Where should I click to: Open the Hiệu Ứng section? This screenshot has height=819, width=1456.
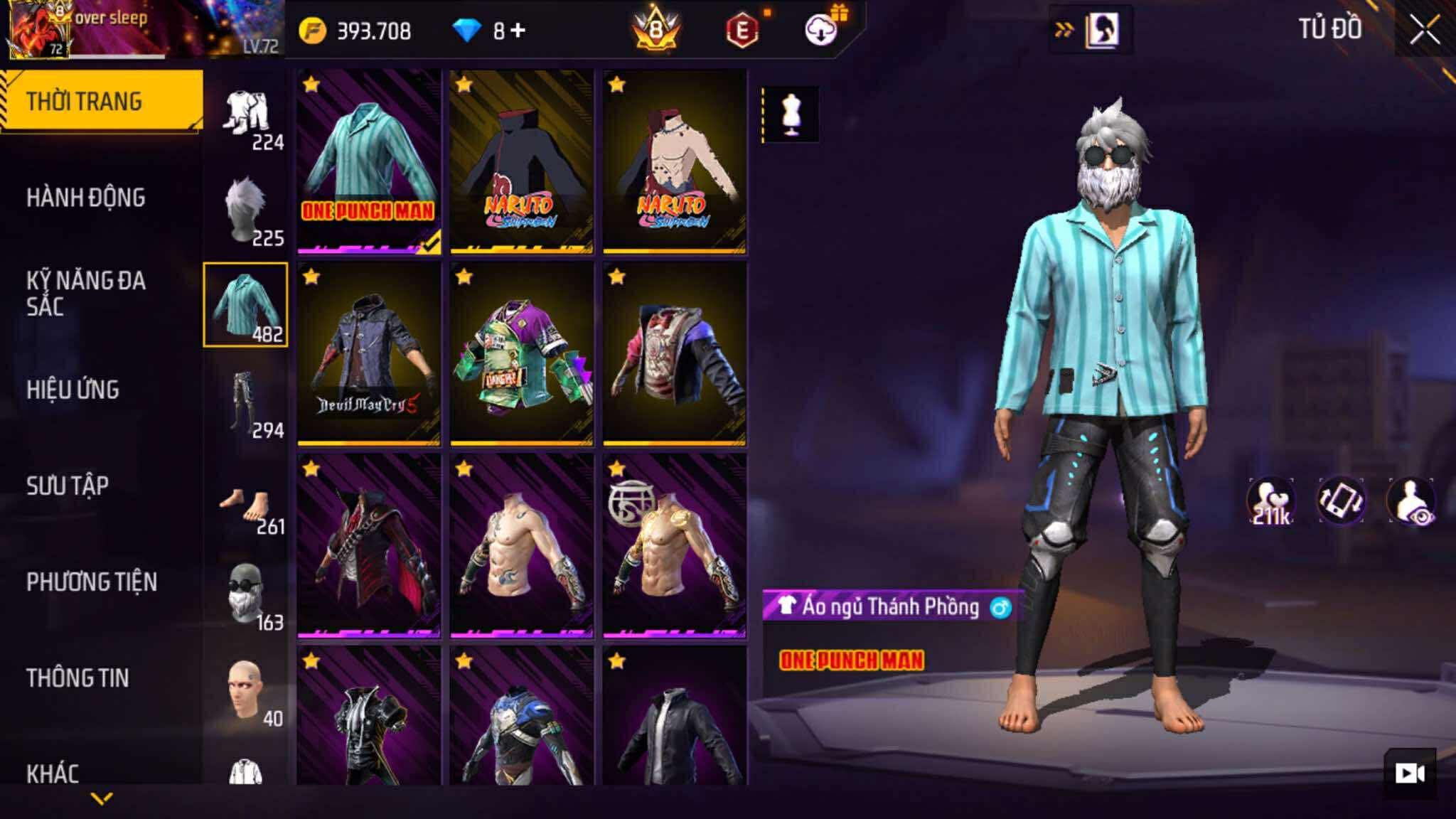pyautogui.click(x=73, y=390)
